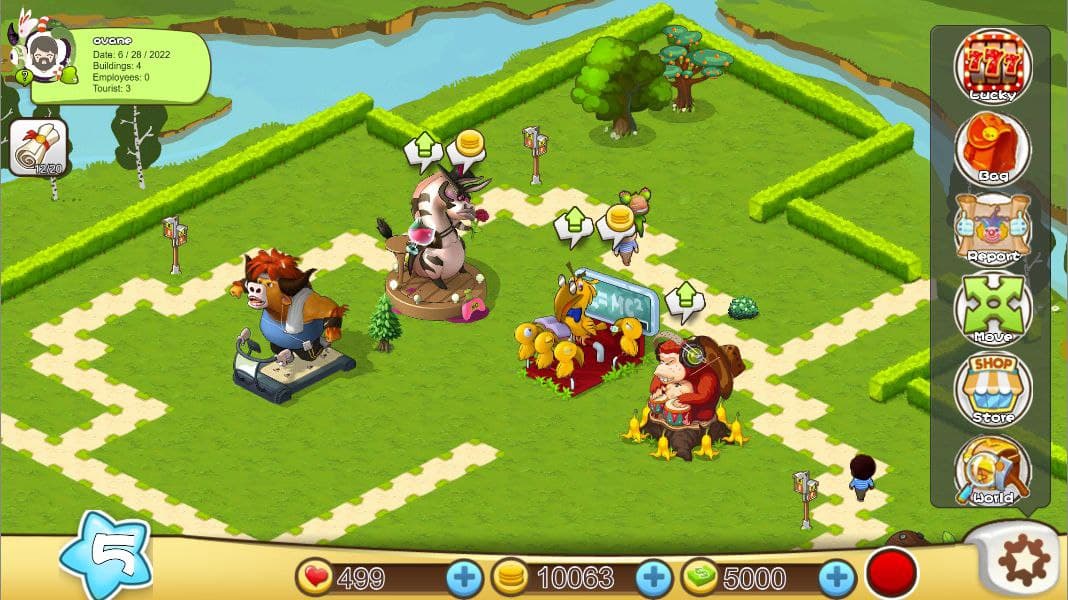1068x600 pixels.
Task: Open the gear settings button
Action: (x=1024, y=561)
